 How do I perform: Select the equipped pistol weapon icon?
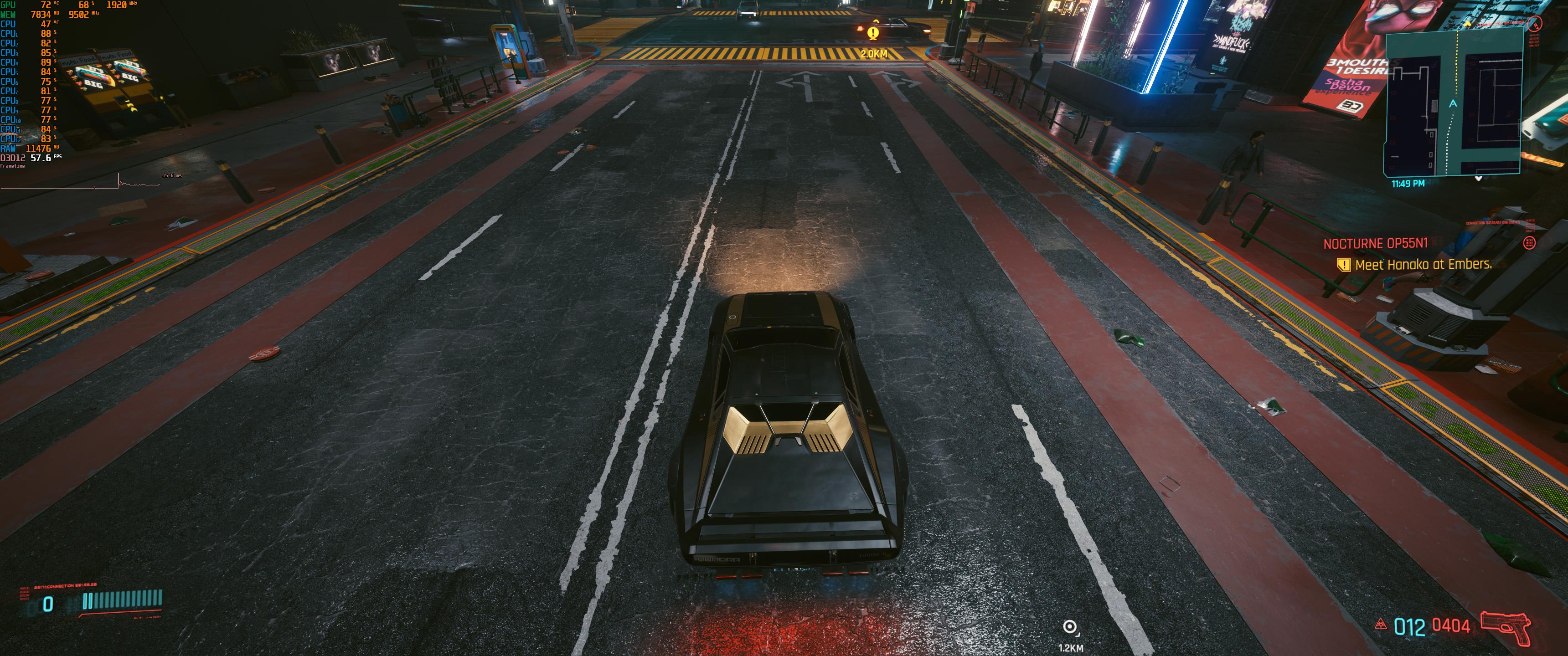pos(1505,627)
